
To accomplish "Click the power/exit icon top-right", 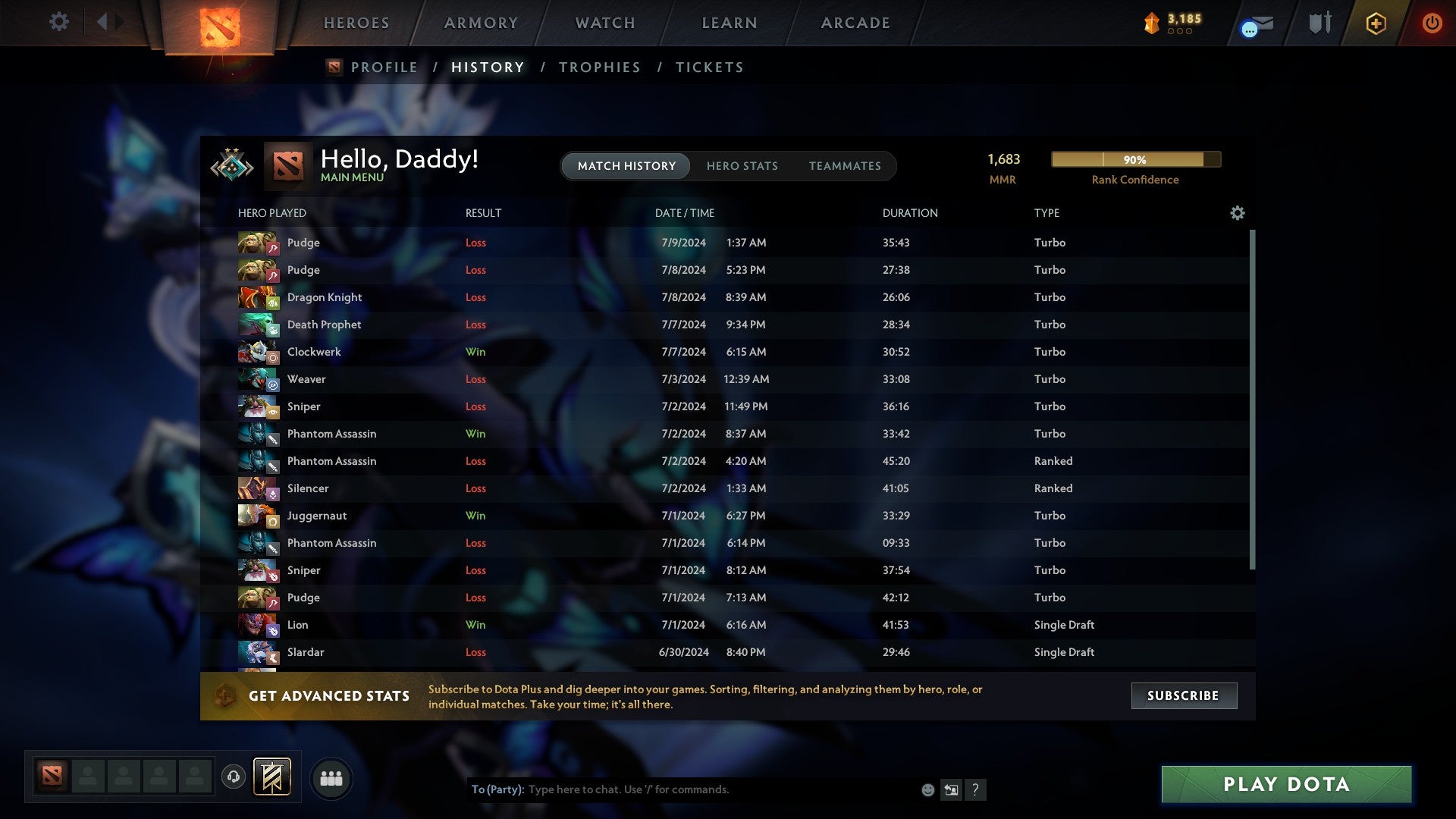I will (x=1432, y=23).
